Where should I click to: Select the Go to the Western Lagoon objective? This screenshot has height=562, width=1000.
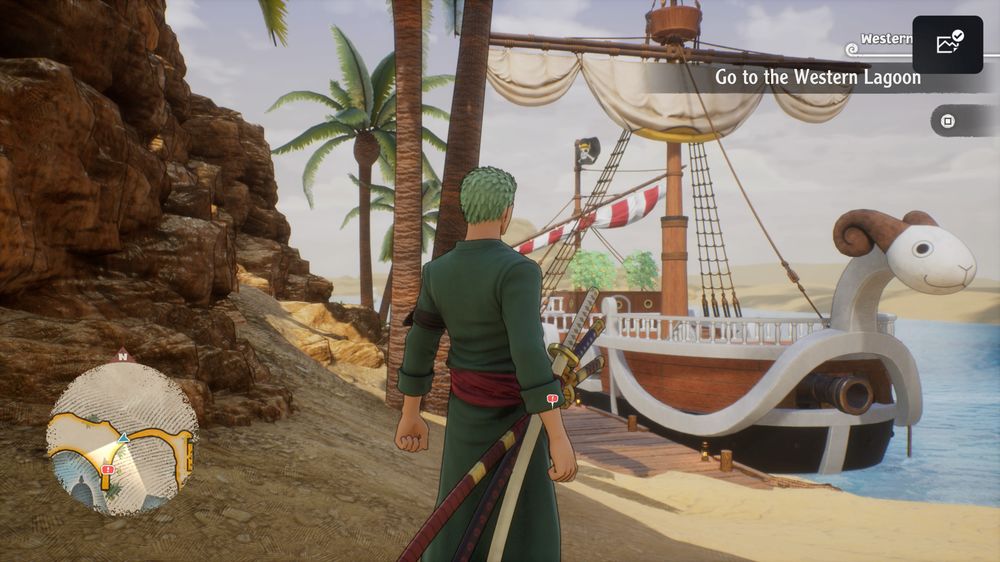point(817,78)
